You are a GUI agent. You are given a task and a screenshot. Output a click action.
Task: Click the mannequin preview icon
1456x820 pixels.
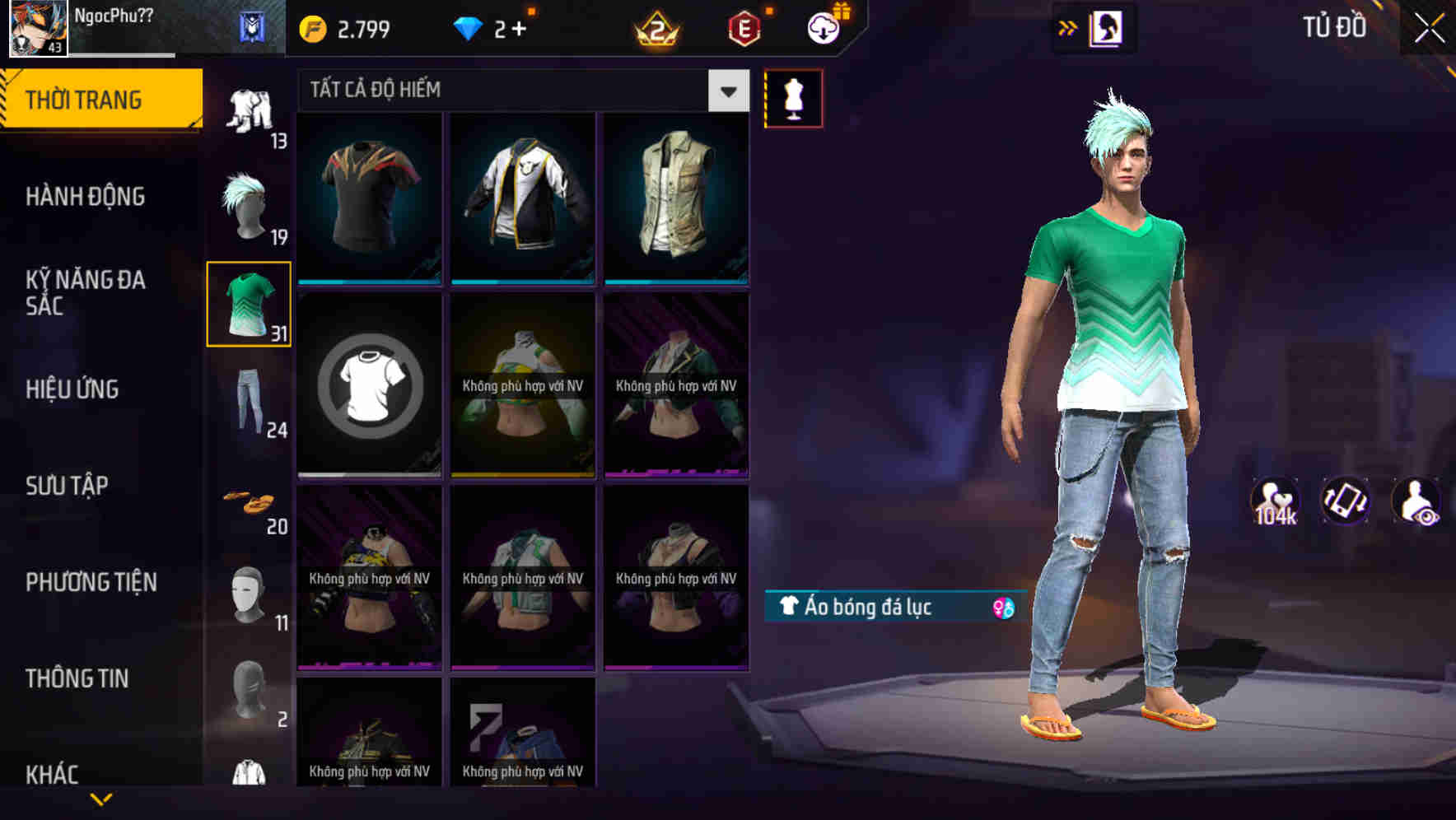(793, 98)
